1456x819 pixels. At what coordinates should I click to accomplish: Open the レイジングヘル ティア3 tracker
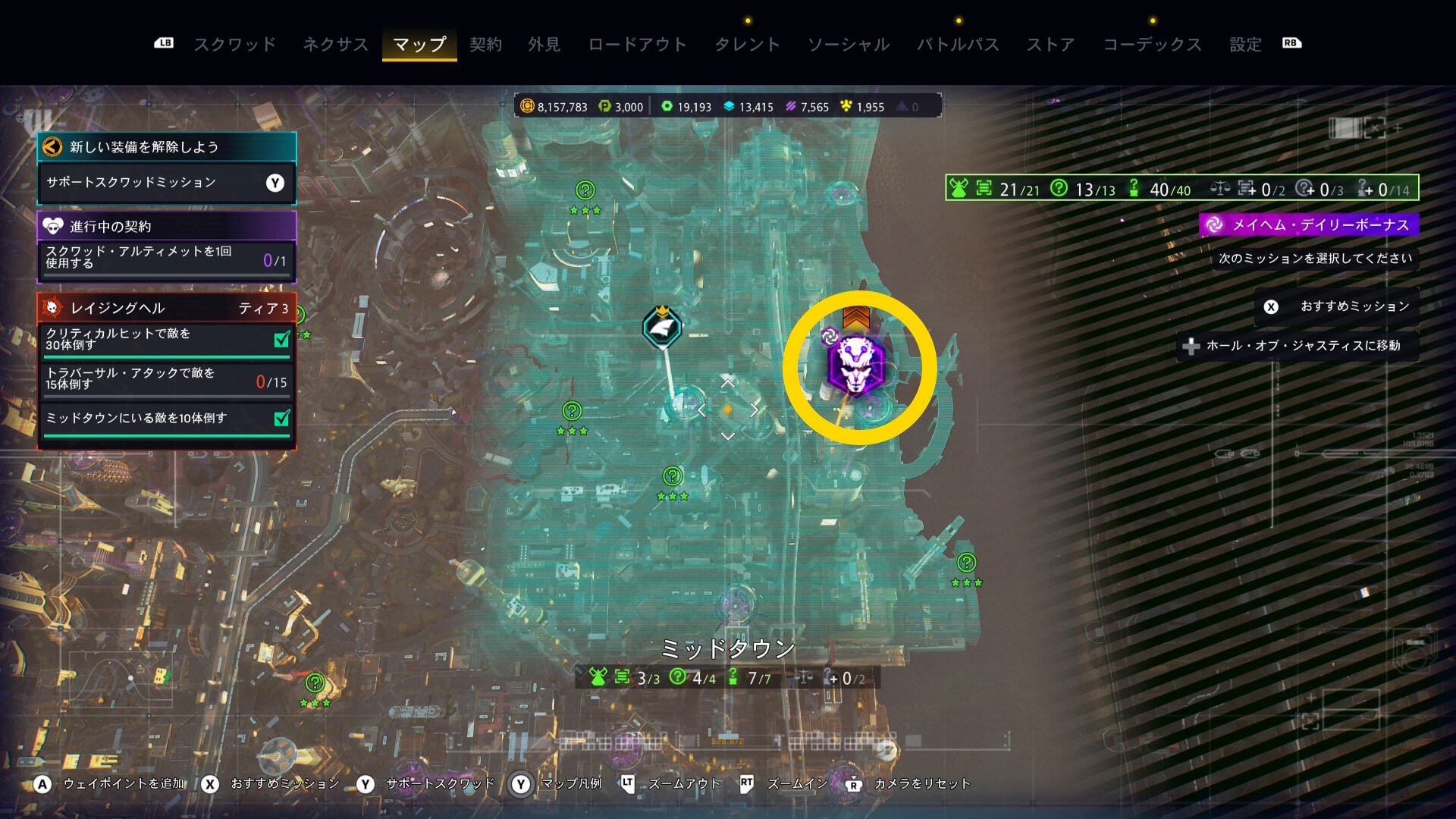click(x=166, y=308)
